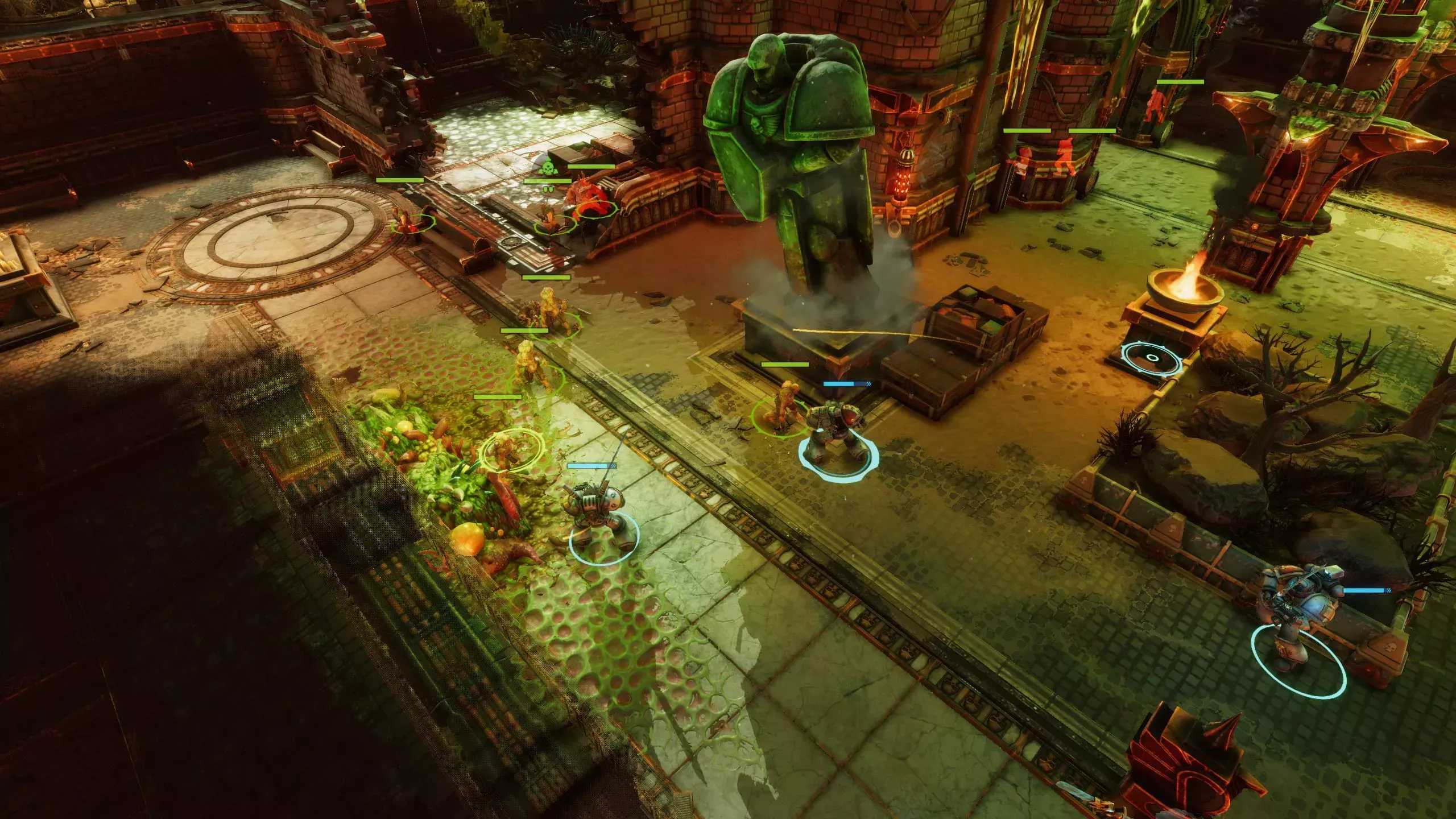Click the green health bar above the Plague Marine
1456x819 pixels.
(x=591, y=166)
